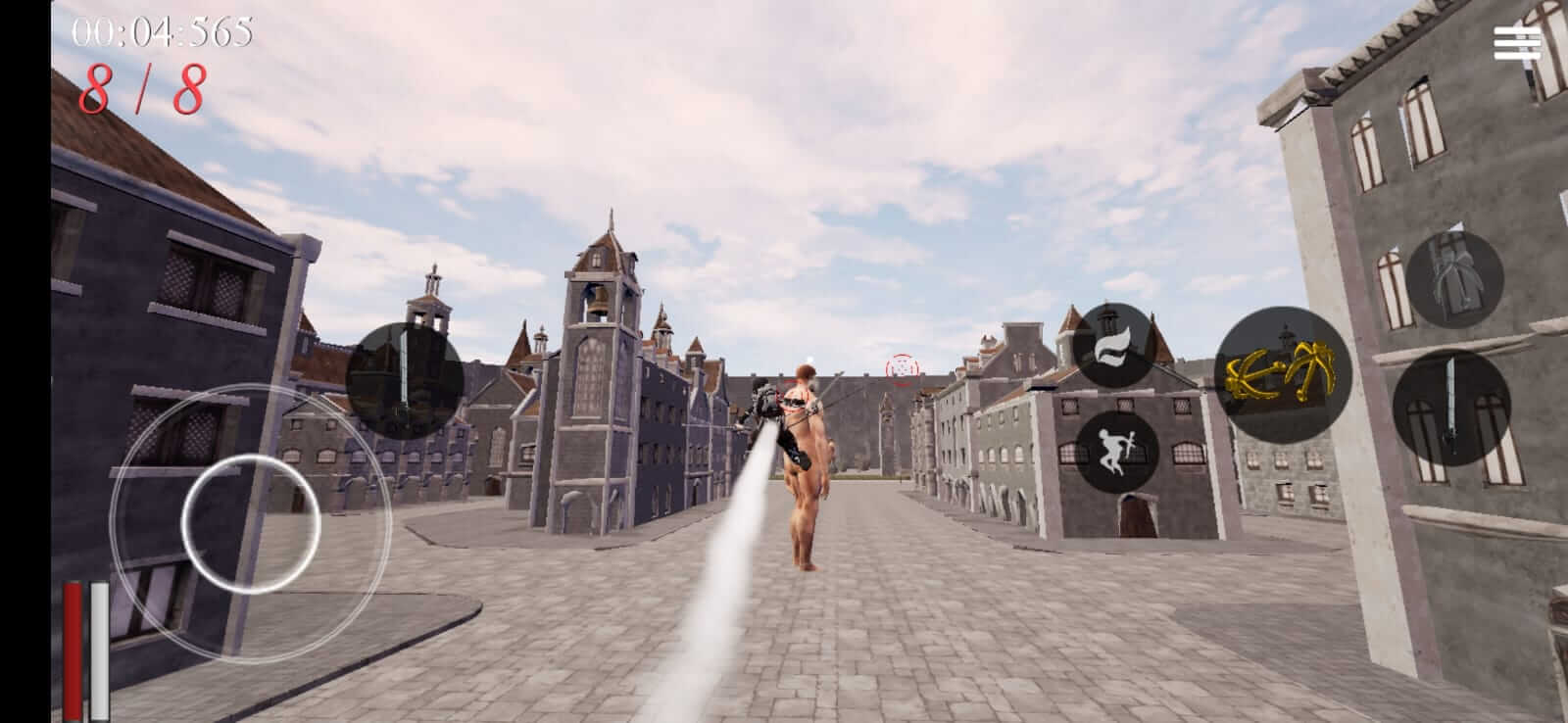Click the red target reticle near the titan
Image resolution: width=1568 pixels, height=723 pixels.
coord(902,370)
